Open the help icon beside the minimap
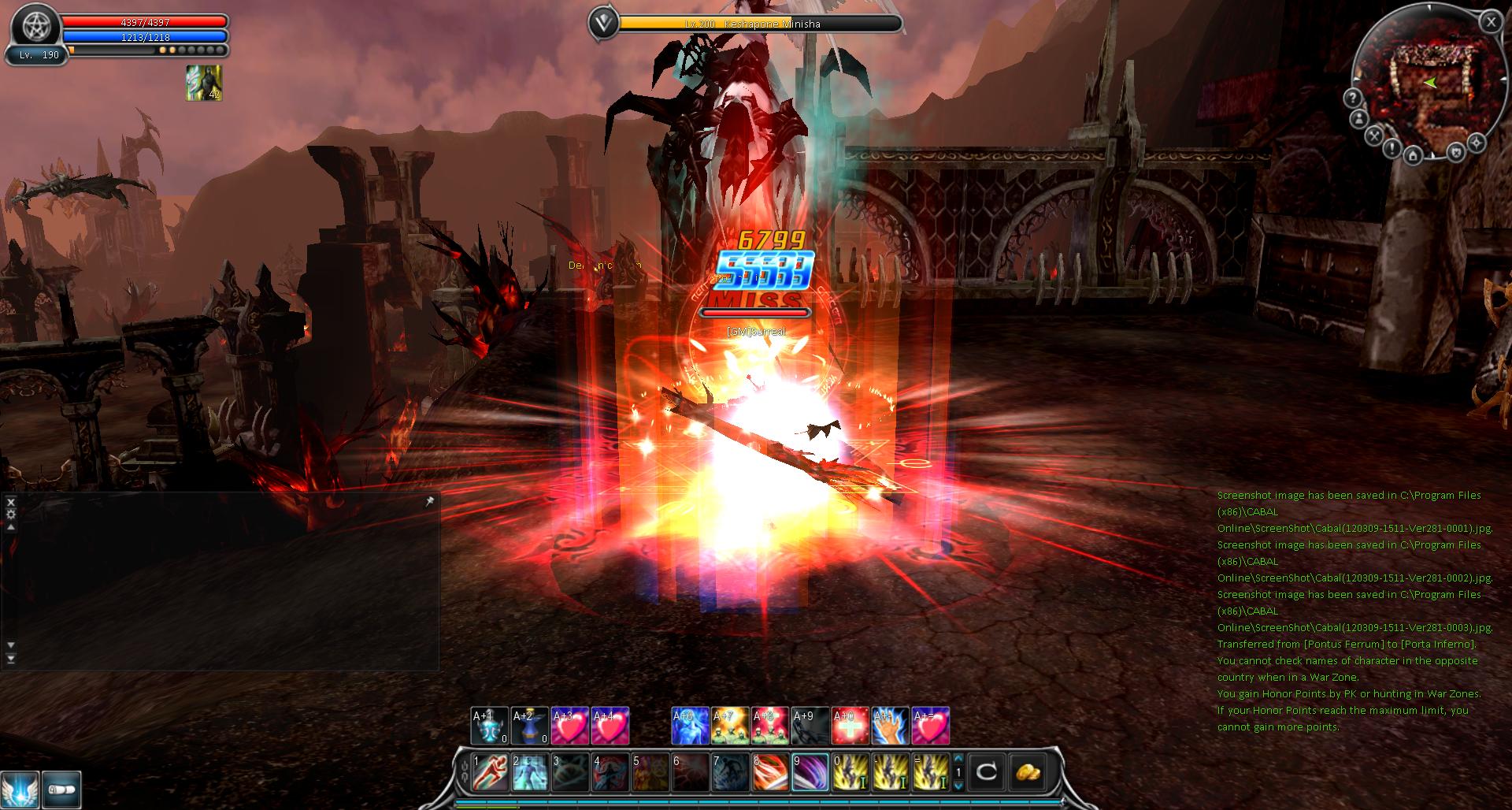Image resolution: width=1512 pixels, height=810 pixels. point(1353,98)
